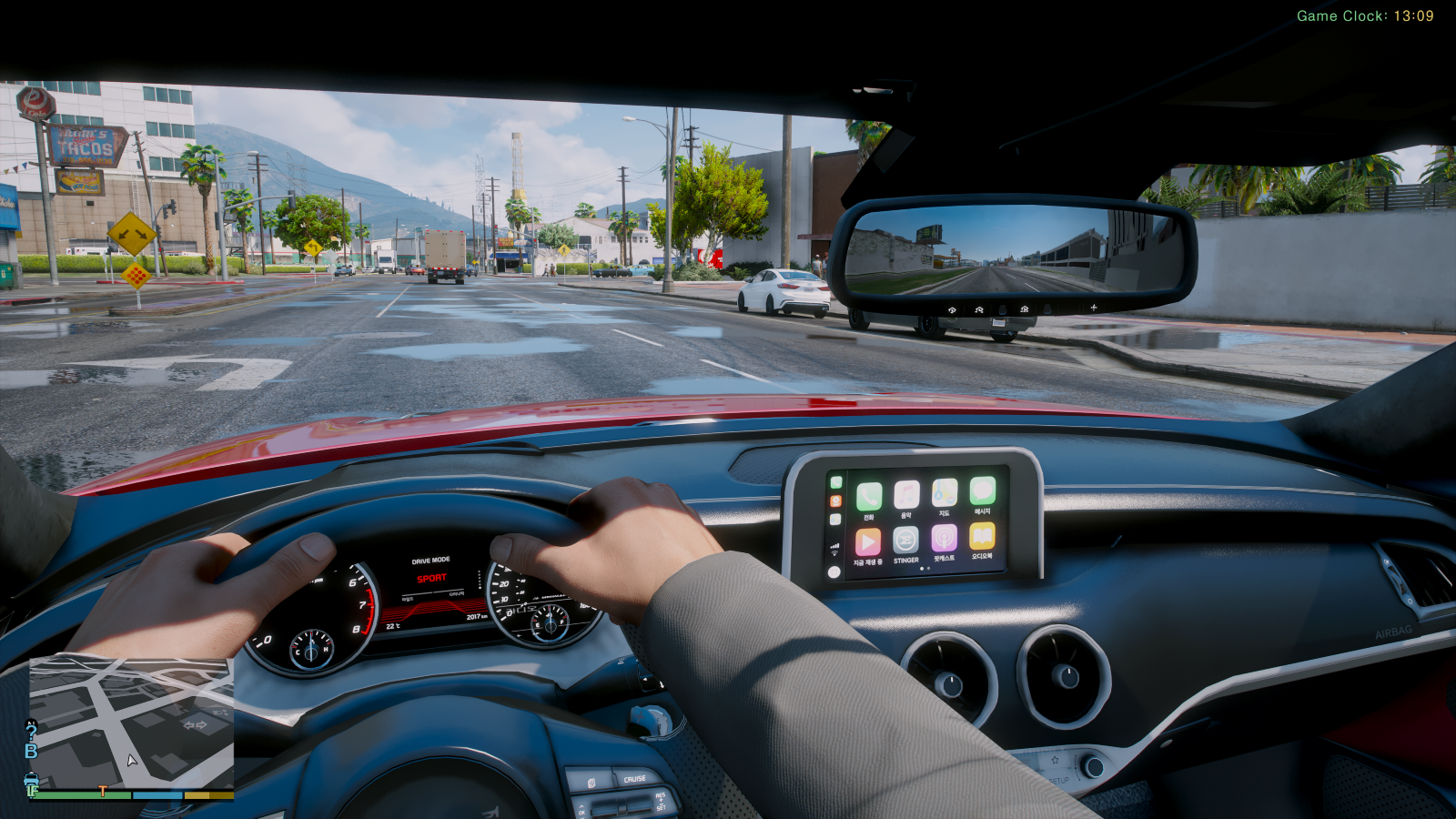Viewport: 1456px width, 819px height.
Task: Open the street minimap
Action: 132,723
